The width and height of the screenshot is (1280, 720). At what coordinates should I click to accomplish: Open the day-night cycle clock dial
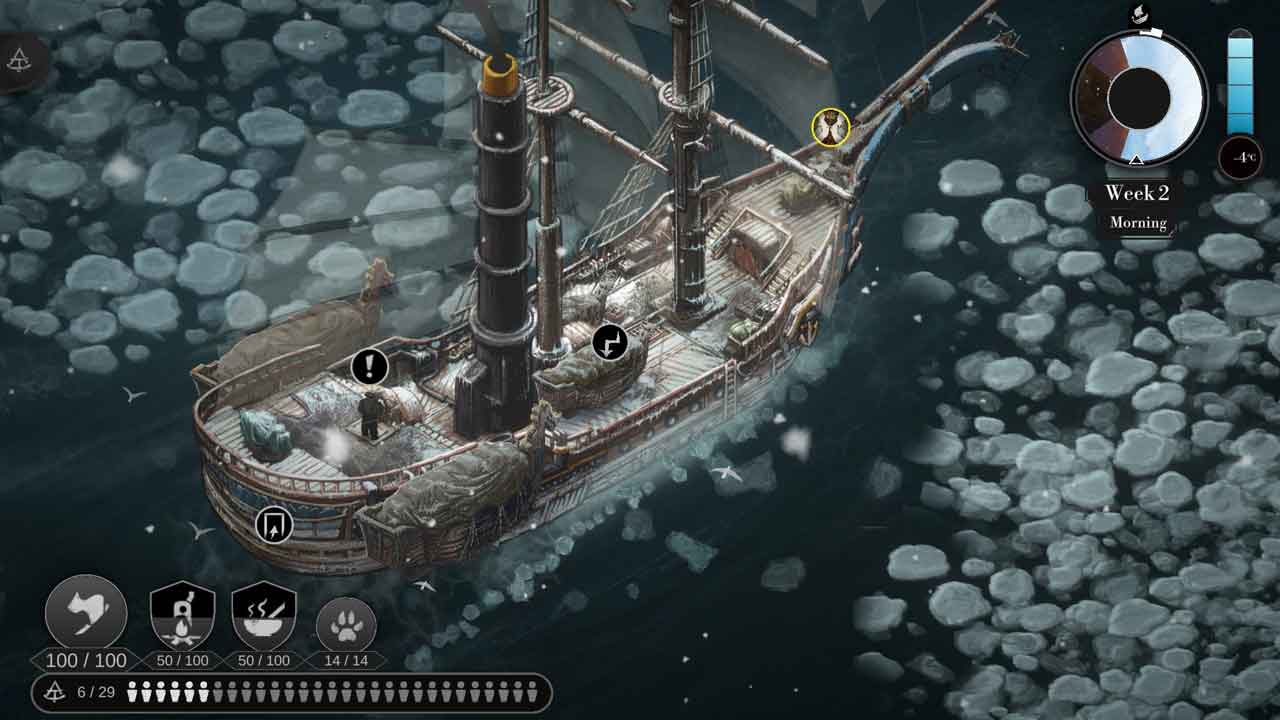1139,97
